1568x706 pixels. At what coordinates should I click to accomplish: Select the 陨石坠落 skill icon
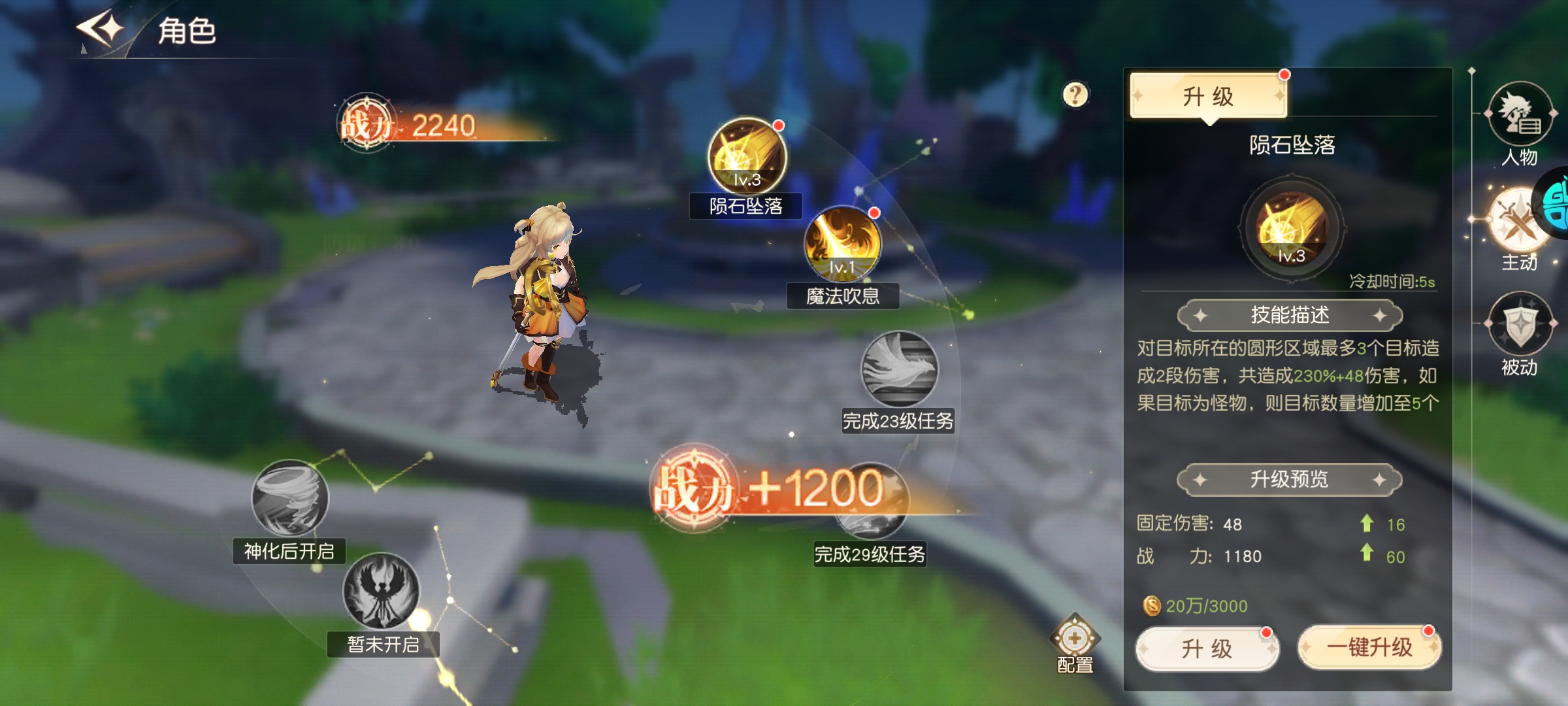click(747, 156)
